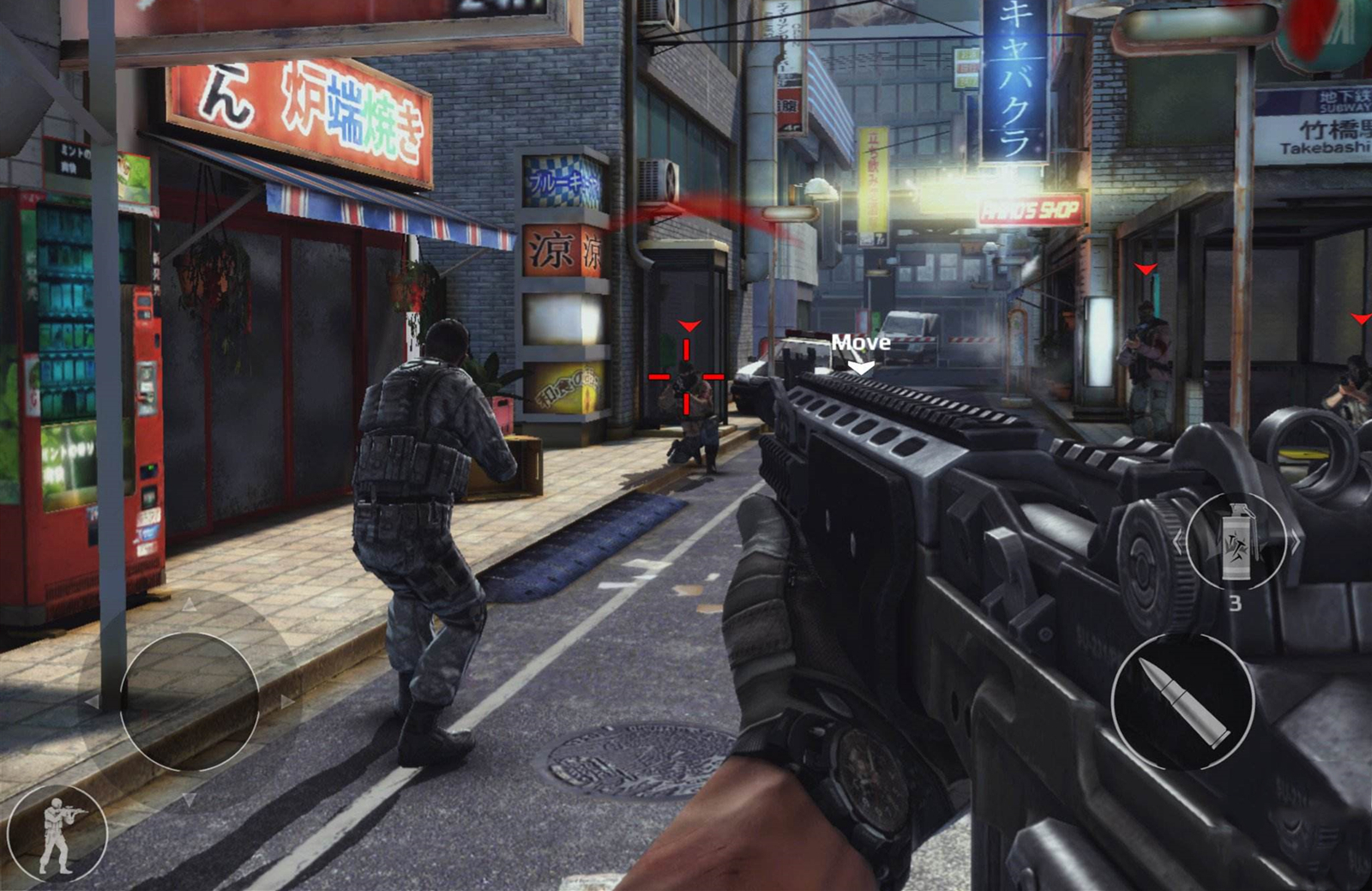This screenshot has height=891, width=1372.
Task: Toggle stance with the soldier icon
Action: coord(57,834)
